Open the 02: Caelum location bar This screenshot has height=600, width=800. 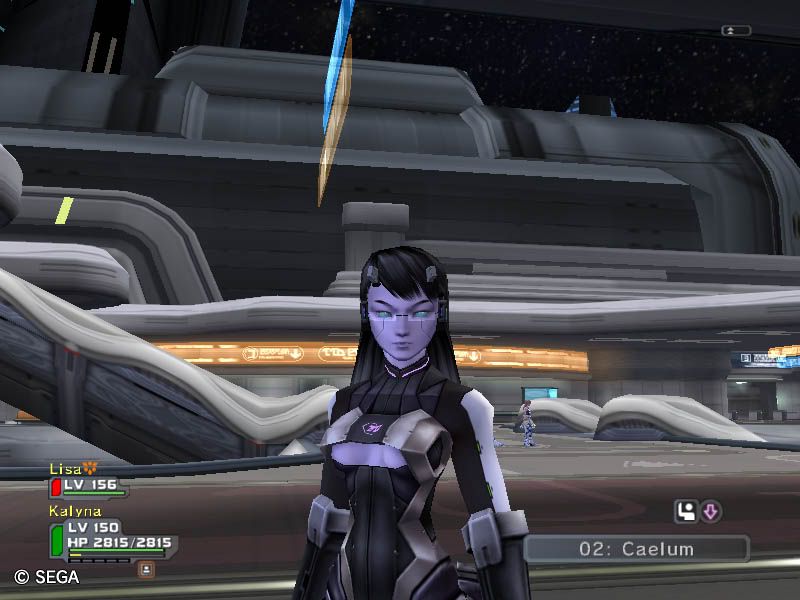[636, 549]
